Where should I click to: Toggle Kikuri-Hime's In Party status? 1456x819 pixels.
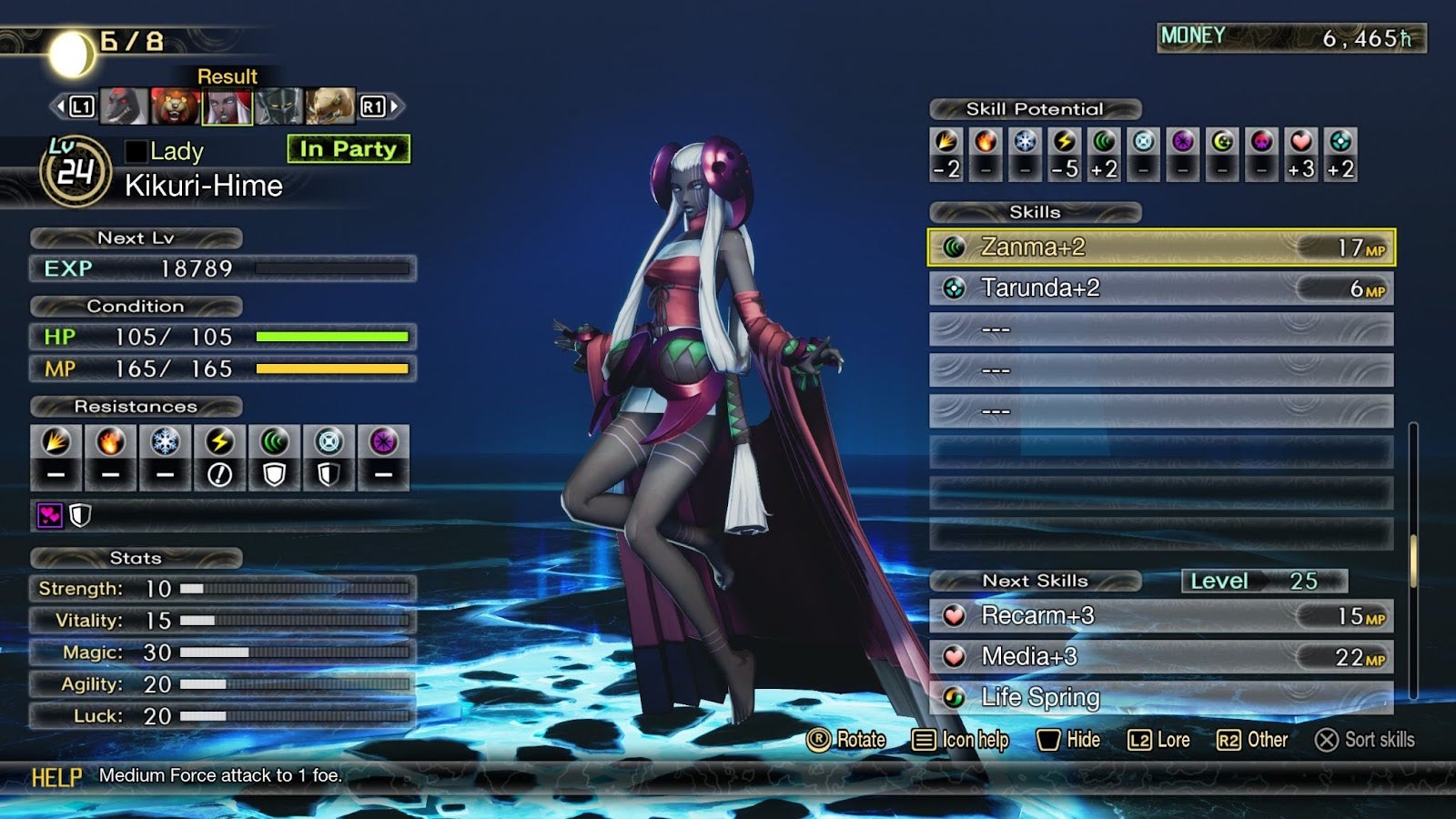(x=348, y=149)
